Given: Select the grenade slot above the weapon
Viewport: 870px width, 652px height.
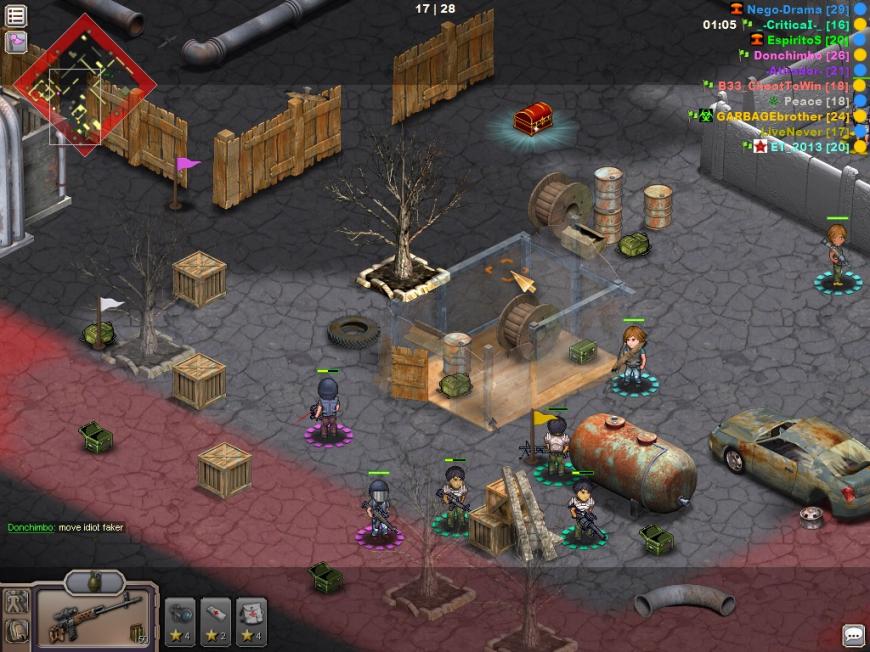Looking at the screenshot, I should click(x=94, y=581).
